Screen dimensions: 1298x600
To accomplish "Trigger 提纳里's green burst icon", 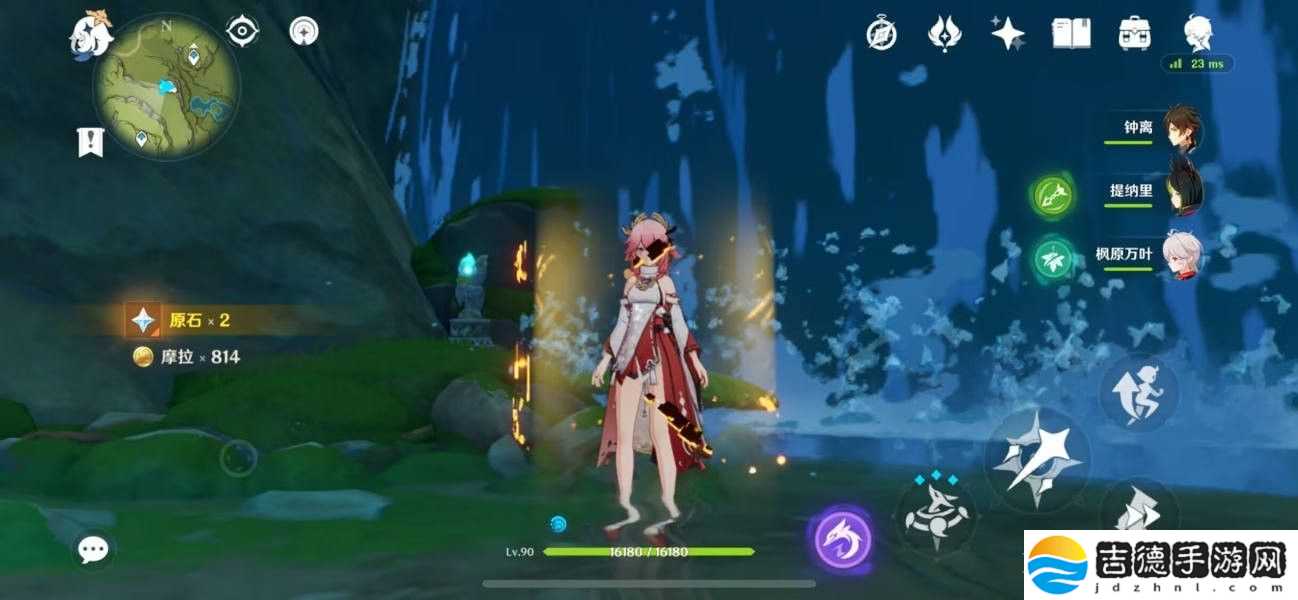I will coord(1052,195).
